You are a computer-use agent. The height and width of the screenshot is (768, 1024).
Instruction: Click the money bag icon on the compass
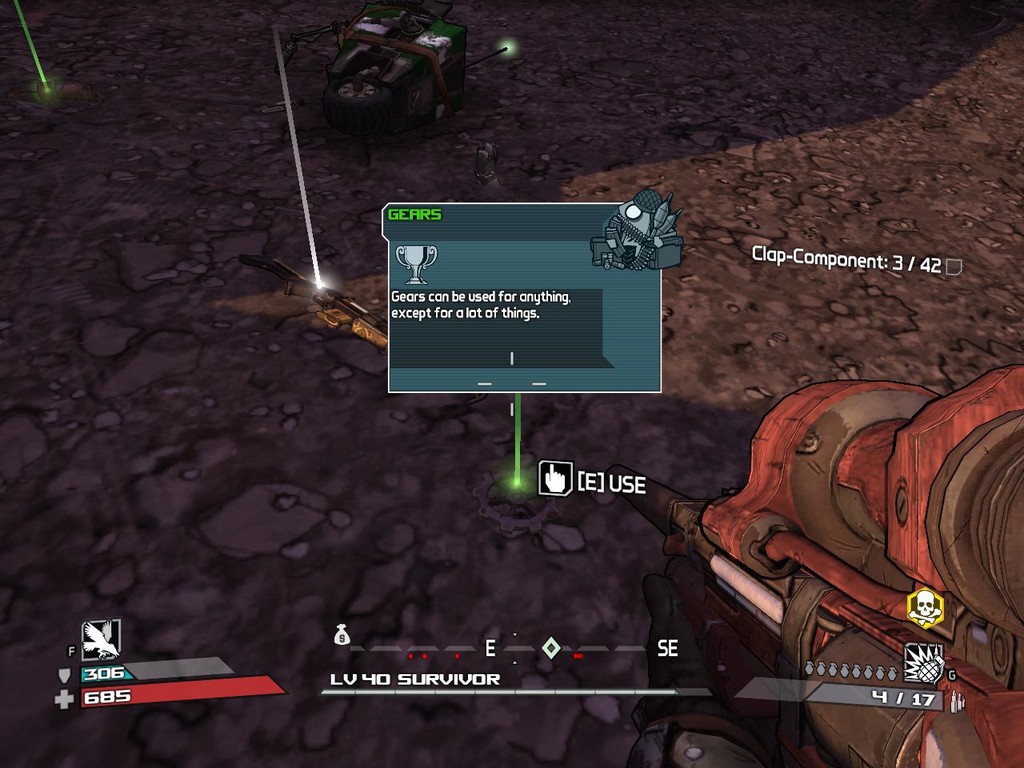[342, 634]
